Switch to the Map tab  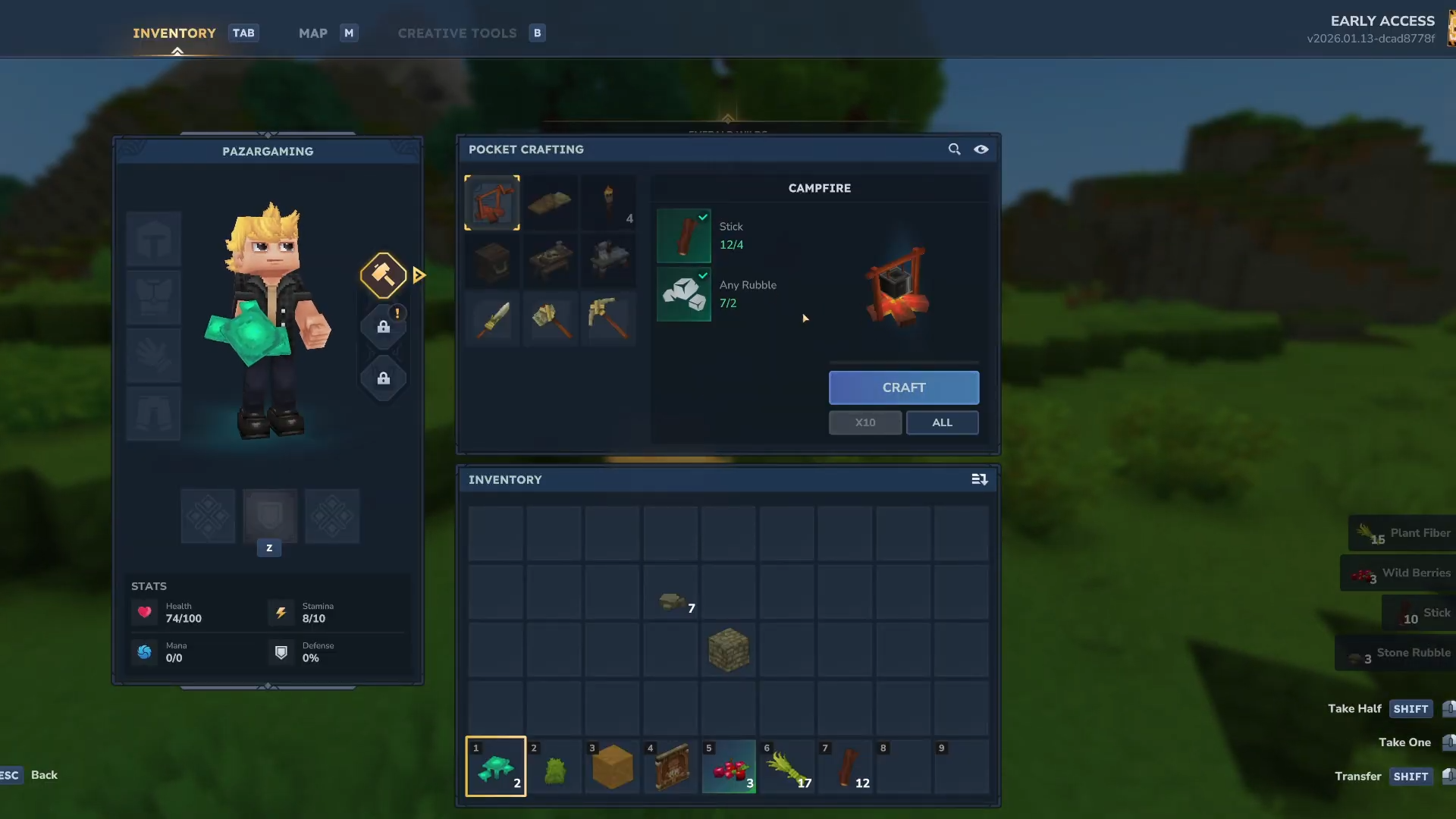(313, 33)
